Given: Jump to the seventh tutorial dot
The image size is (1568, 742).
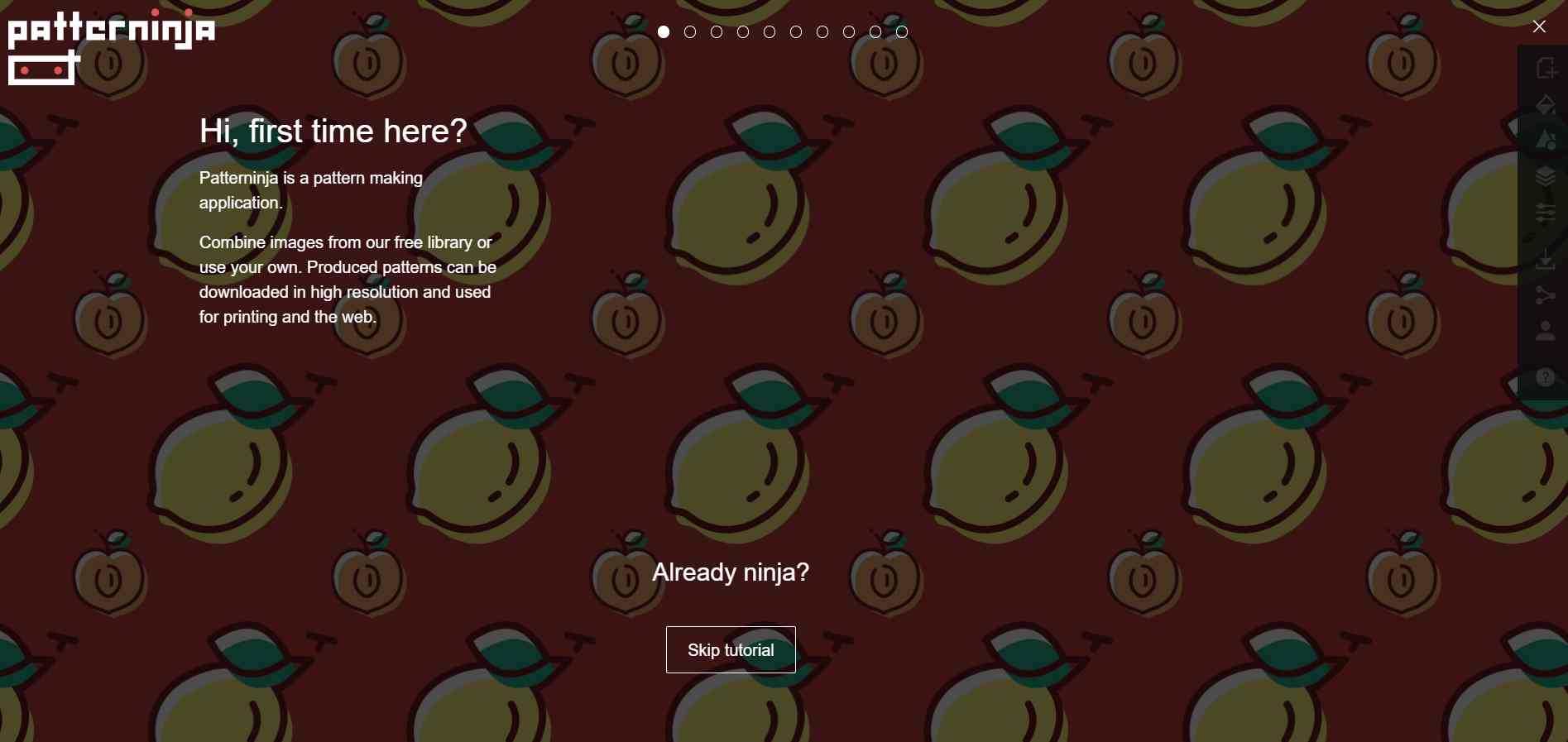Looking at the screenshot, I should click(822, 32).
